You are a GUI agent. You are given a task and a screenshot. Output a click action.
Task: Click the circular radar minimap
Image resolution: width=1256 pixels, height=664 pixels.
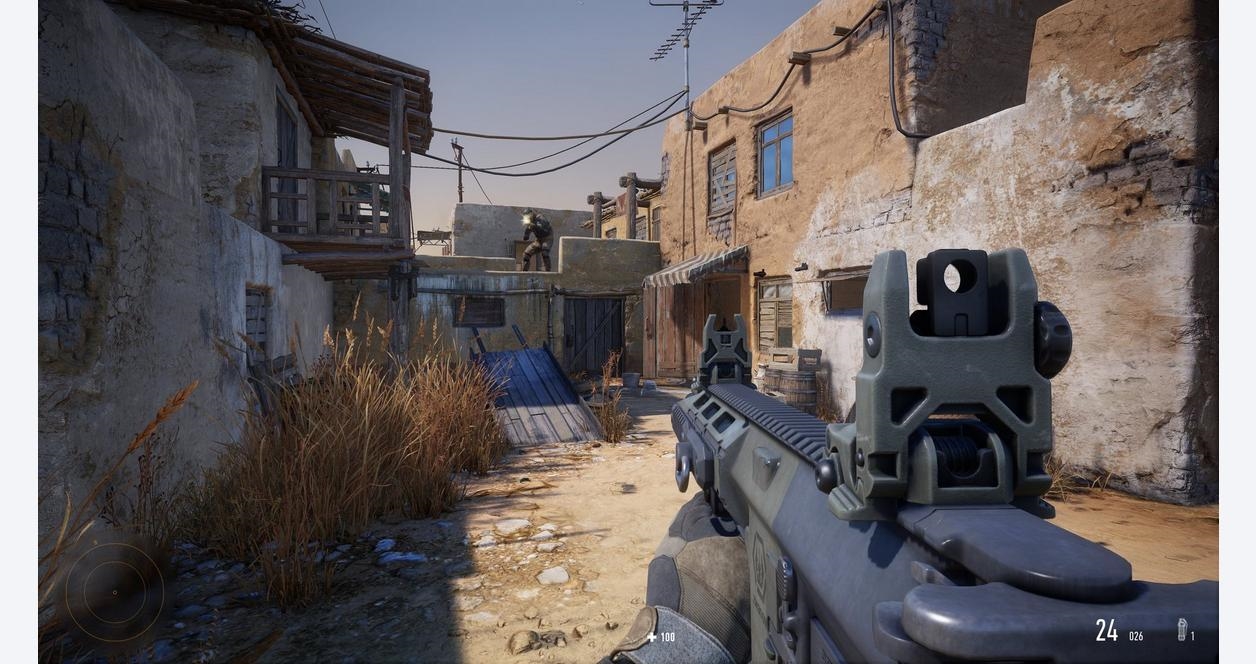click(x=114, y=593)
